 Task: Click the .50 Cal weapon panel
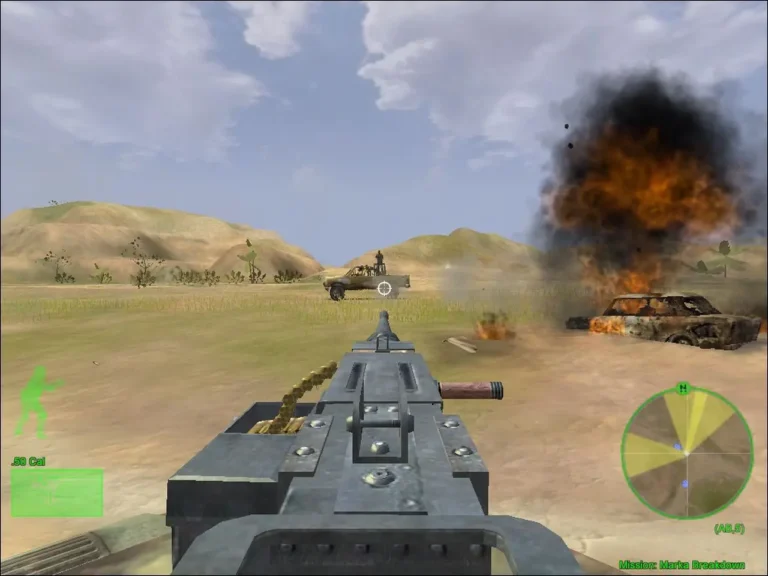coord(57,491)
